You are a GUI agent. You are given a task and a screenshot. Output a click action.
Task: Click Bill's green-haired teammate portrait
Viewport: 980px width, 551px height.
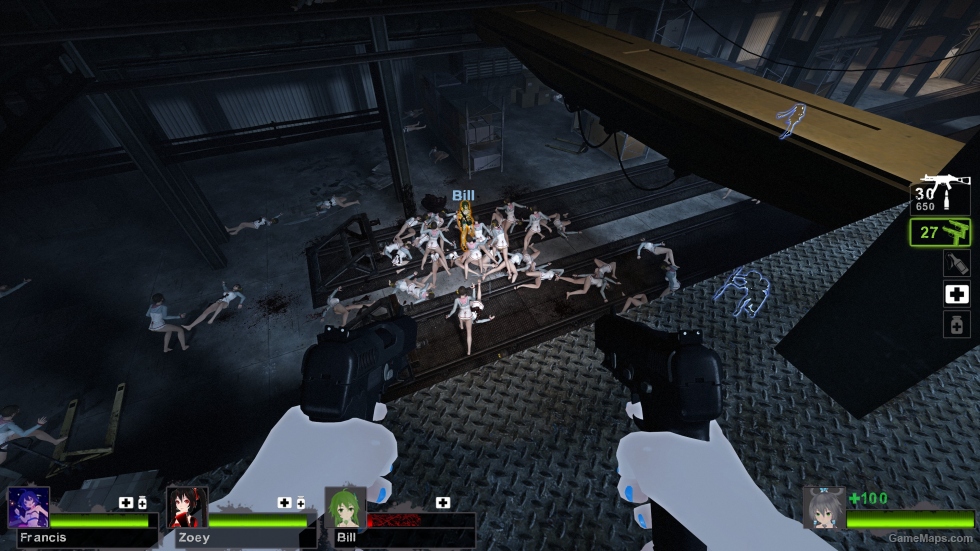[345, 507]
